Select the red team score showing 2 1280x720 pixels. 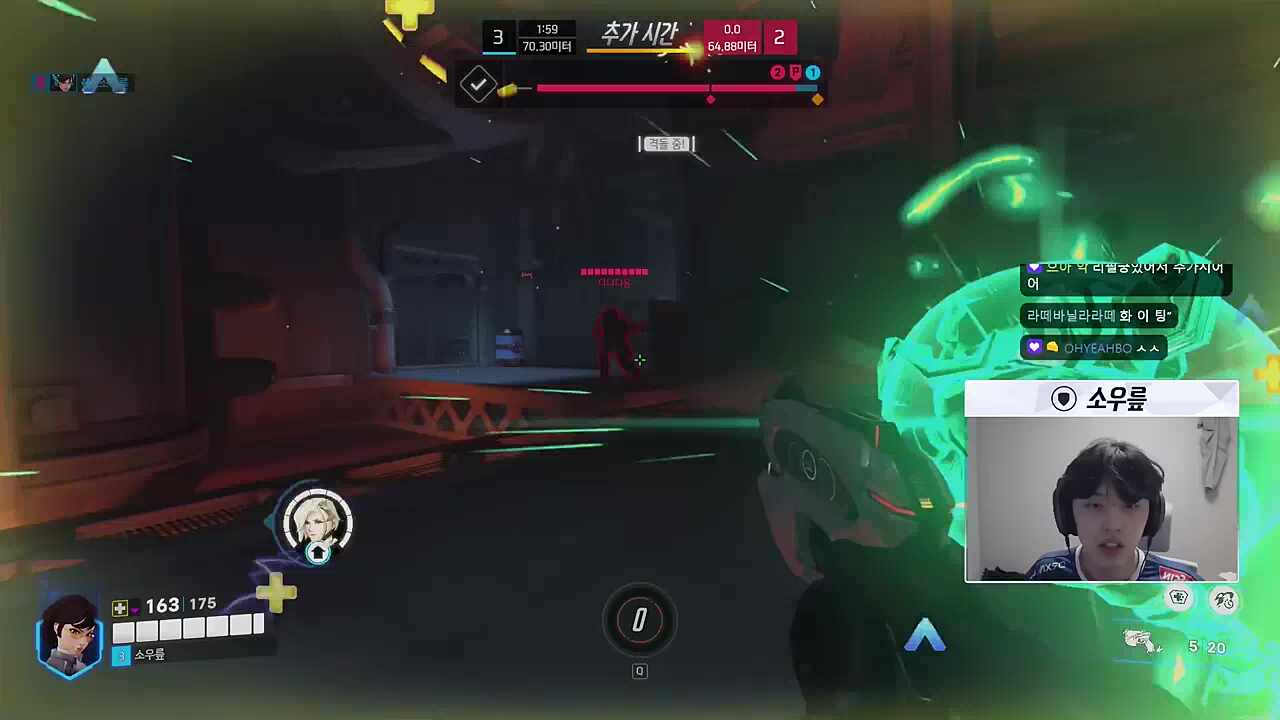779,38
